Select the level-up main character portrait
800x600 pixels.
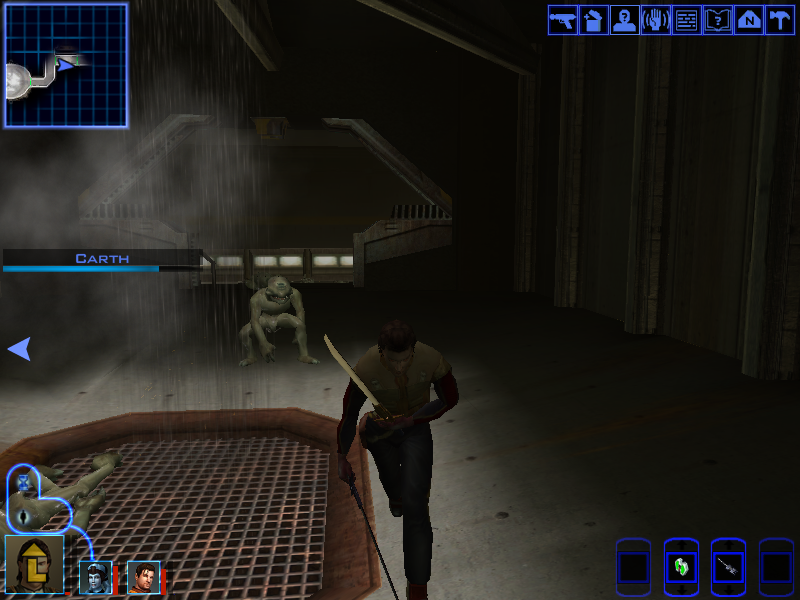click(34, 565)
